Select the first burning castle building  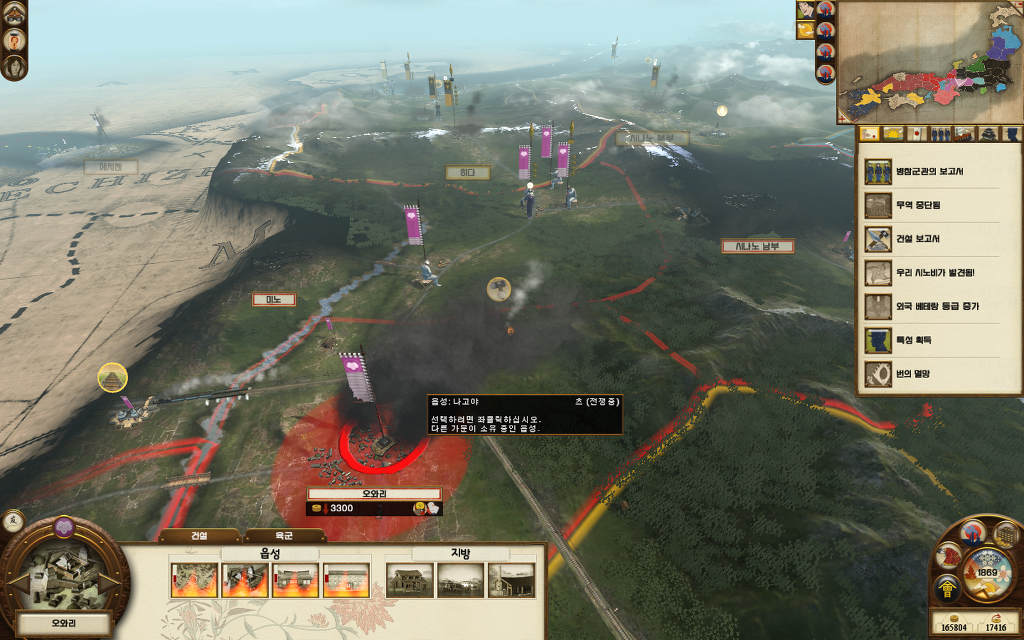[x=194, y=580]
